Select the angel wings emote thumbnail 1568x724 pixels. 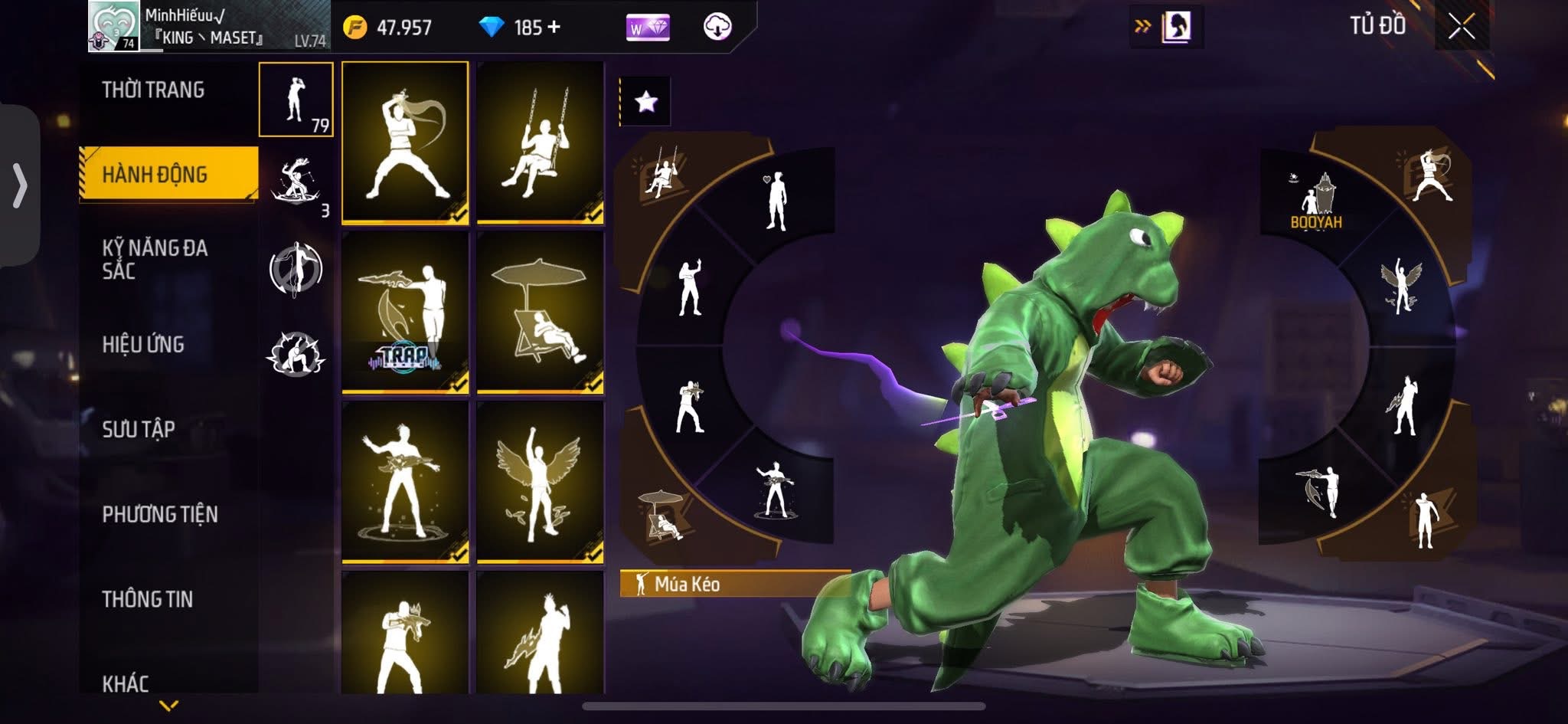541,483
